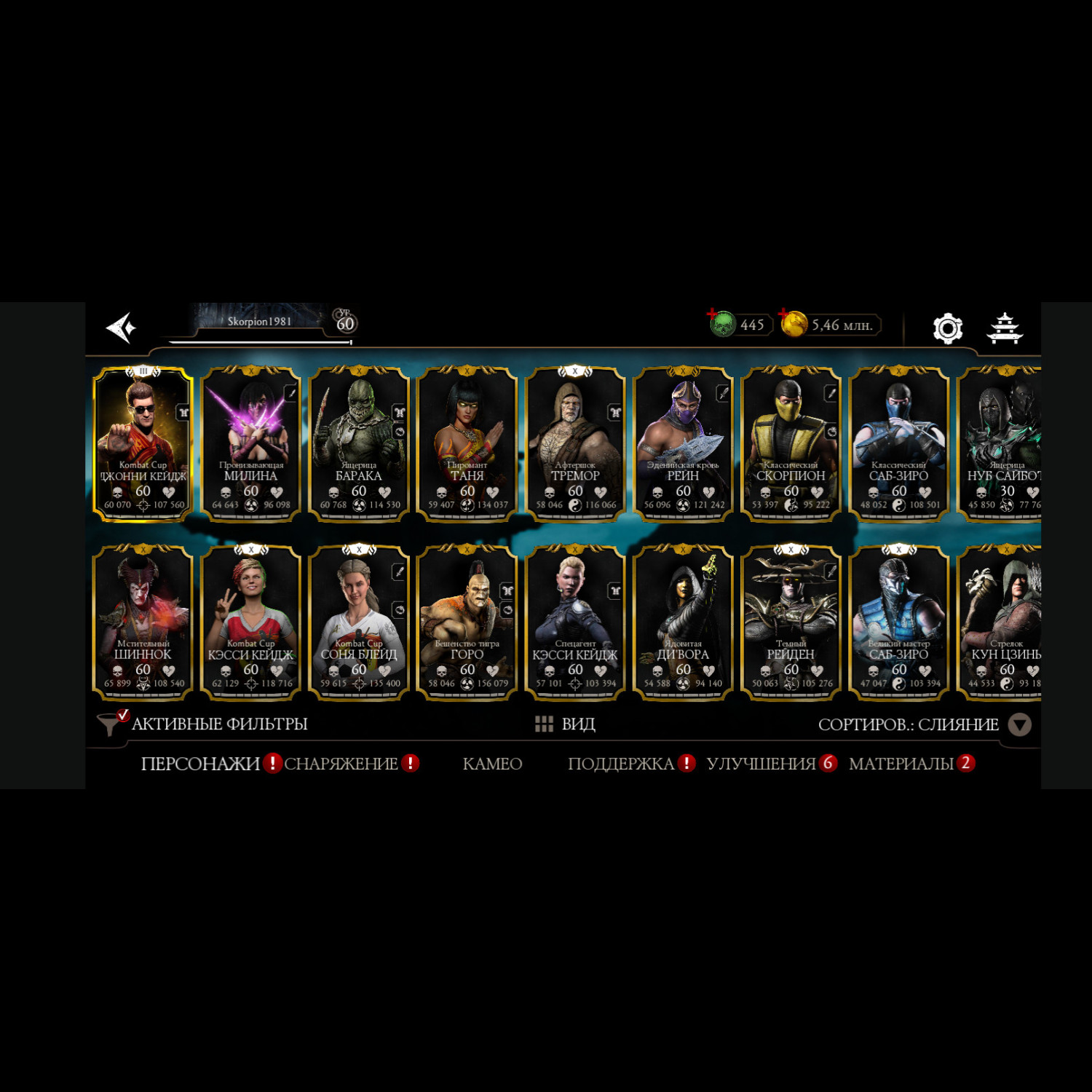This screenshot has width=1092, height=1092.
Task: Go back using the arrow button
Action: pos(122,328)
